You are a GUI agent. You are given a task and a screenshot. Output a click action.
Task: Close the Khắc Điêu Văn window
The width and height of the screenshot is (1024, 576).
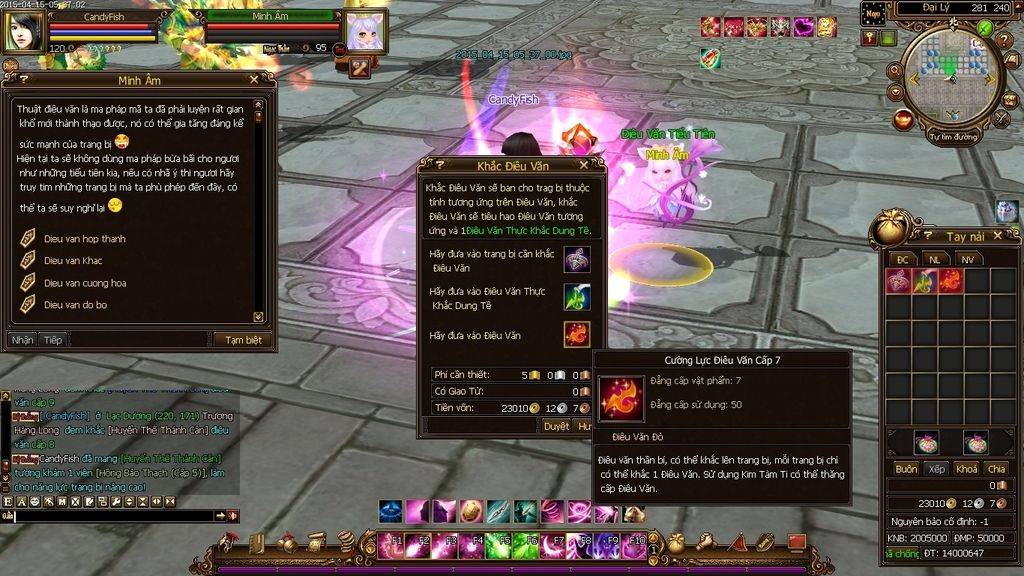[x=585, y=164]
